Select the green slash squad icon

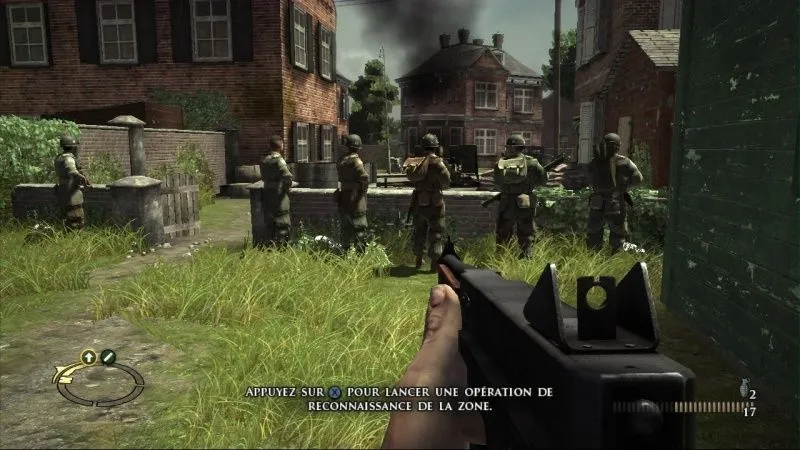107,355
